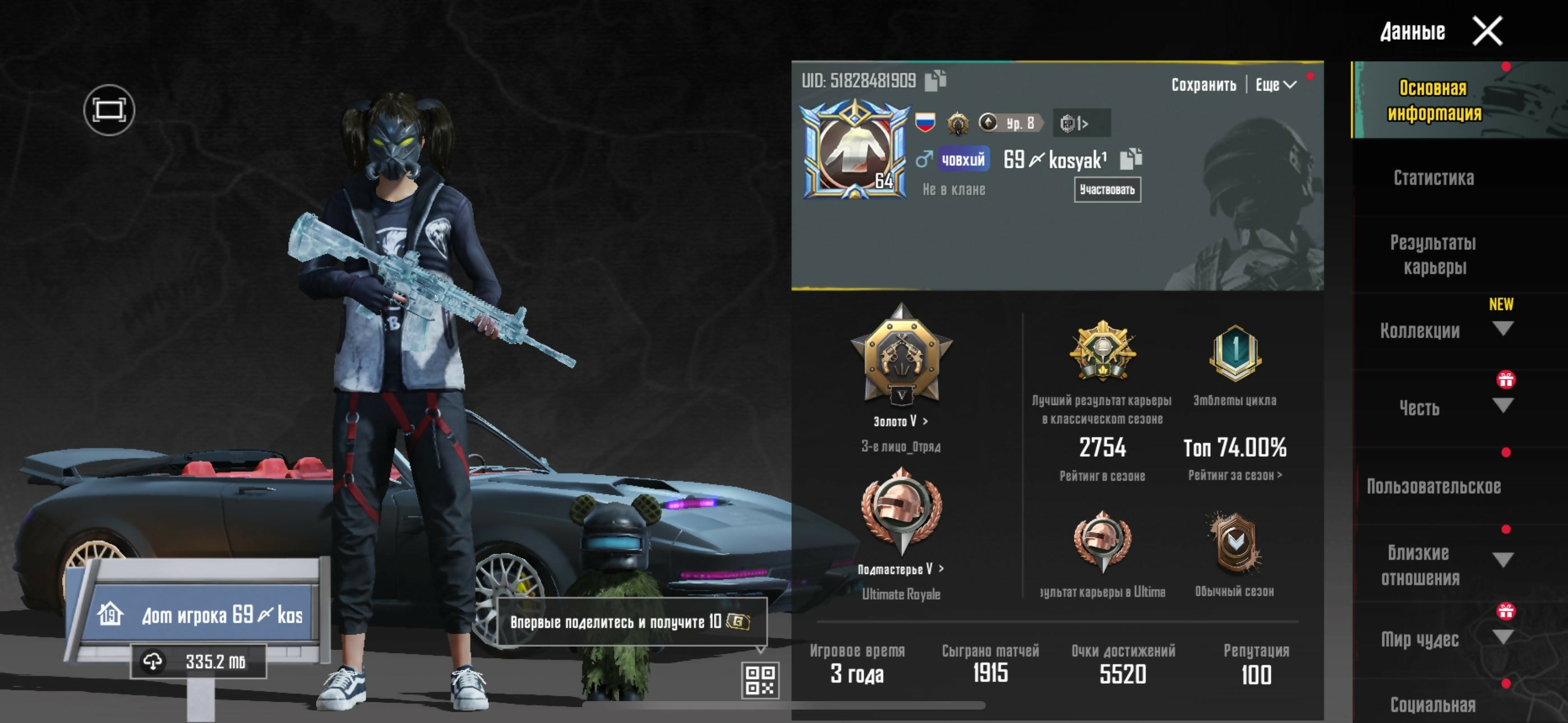Open the QR code share icon
The image size is (1568, 723).
click(x=760, y=680)
